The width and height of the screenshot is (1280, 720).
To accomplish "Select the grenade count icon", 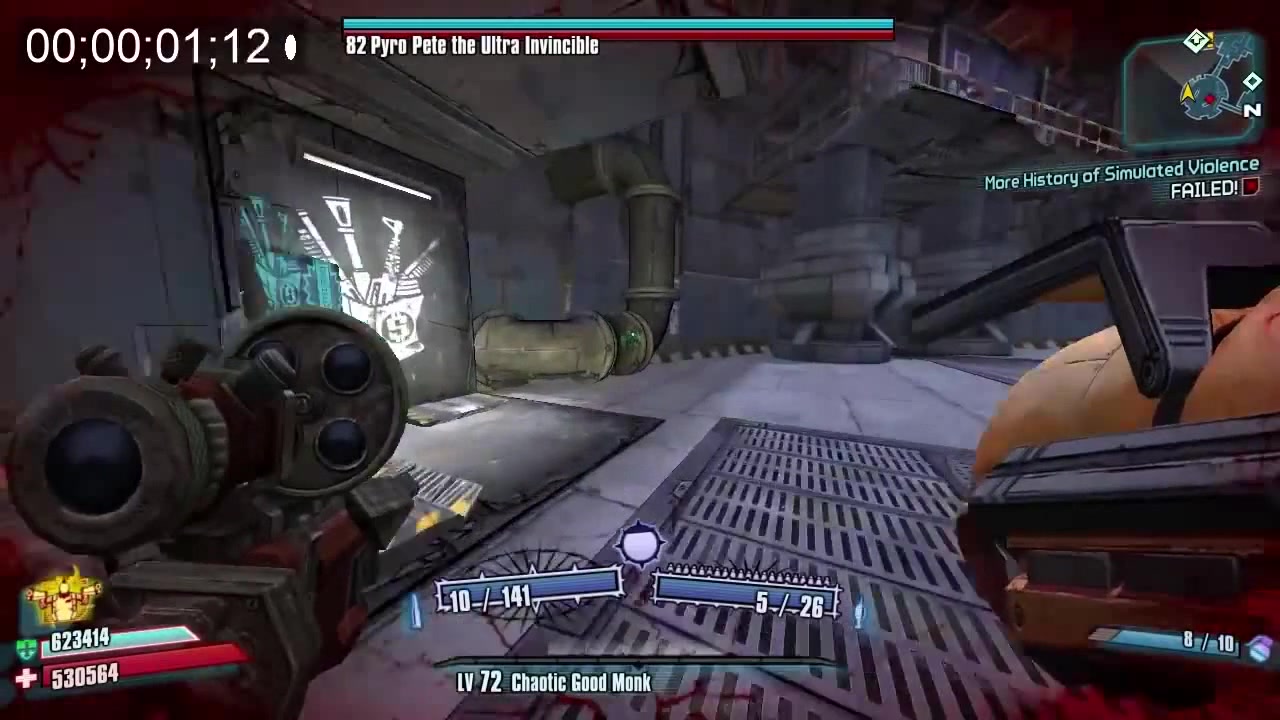I will point(1260,647).
